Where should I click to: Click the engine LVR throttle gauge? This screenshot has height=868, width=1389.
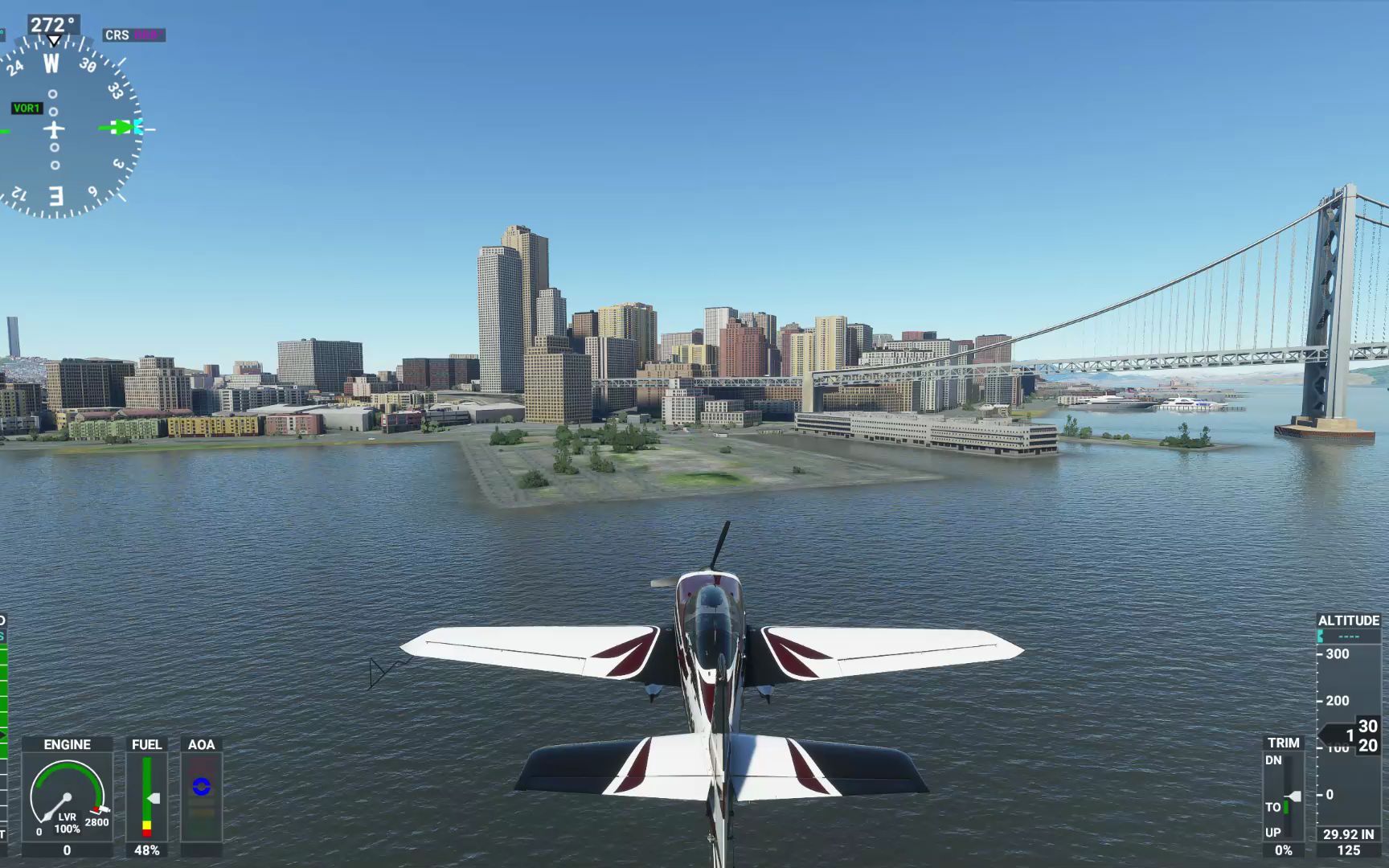pos(67,797)
